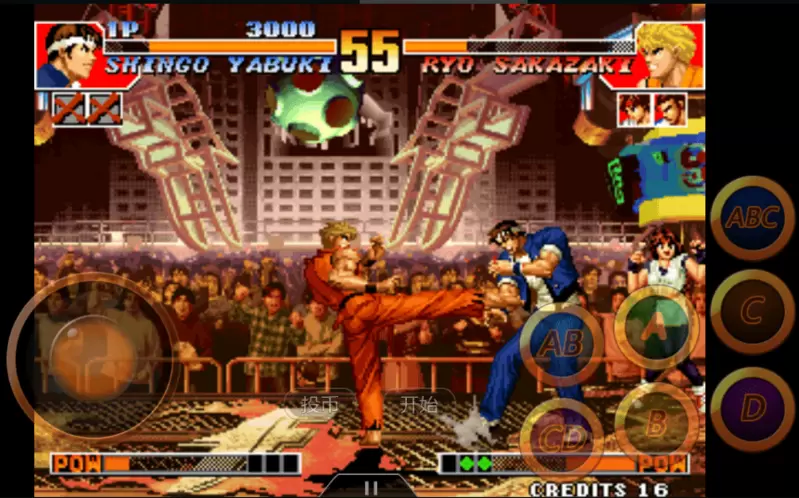Pause the emulator with the pause icon
The width and height of the screenshot is (799, 498).
(371, 488)
